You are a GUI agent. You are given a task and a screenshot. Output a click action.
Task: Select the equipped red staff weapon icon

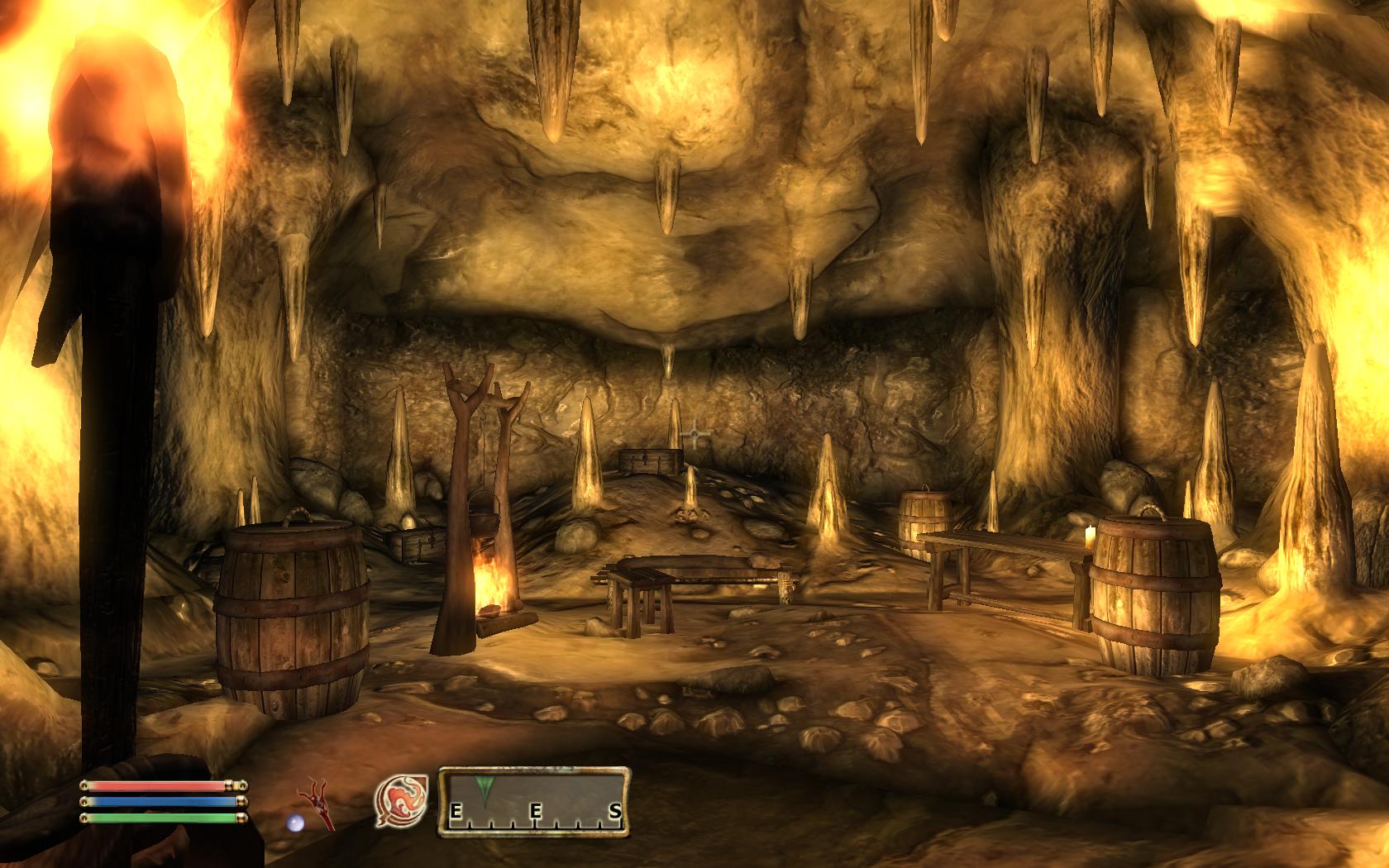click(320, 802)
